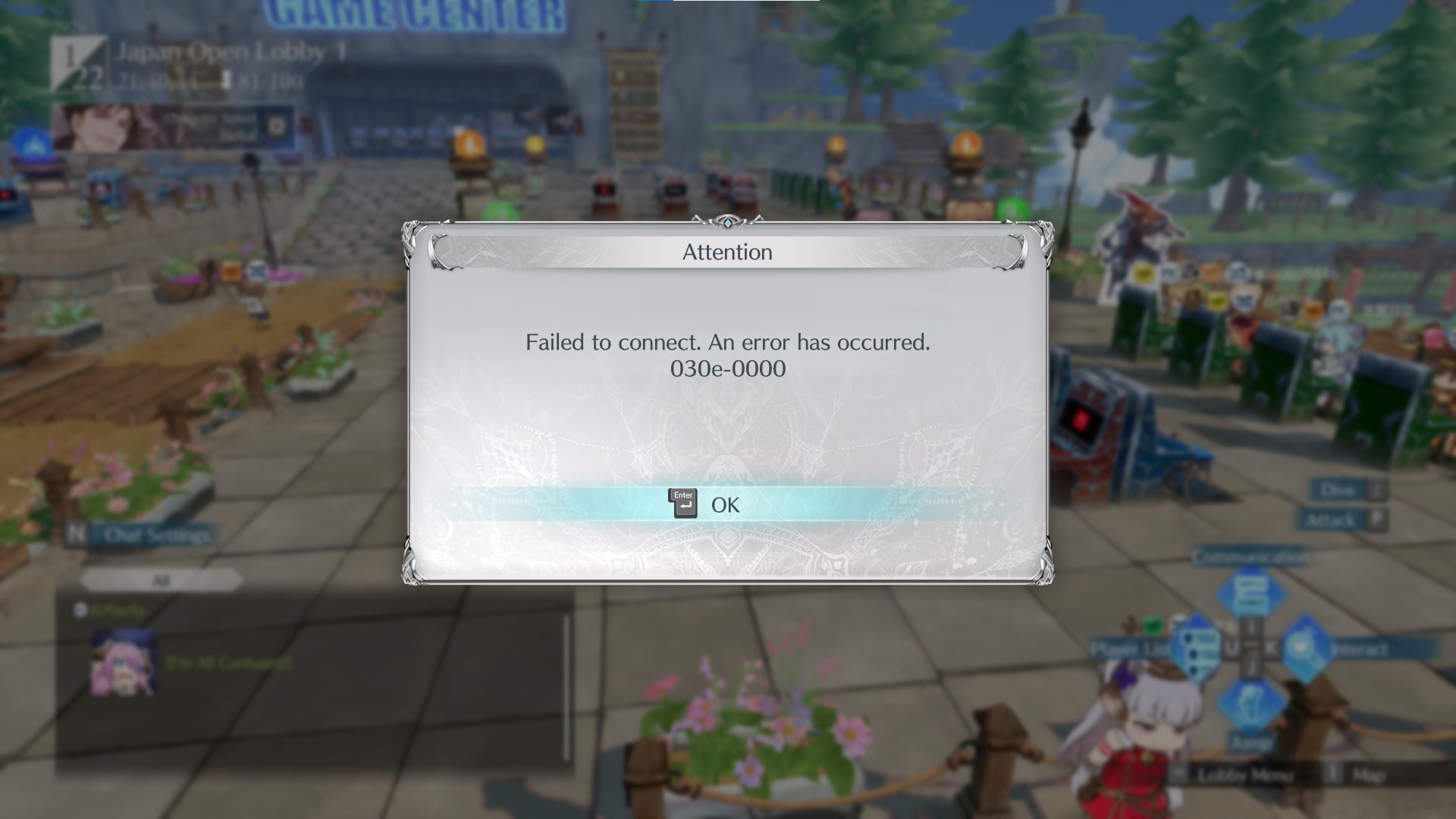The height and width of the screenshot is (819, 1456).
Task: Click the Attention dialog title bar
Action: pos(726,252)
